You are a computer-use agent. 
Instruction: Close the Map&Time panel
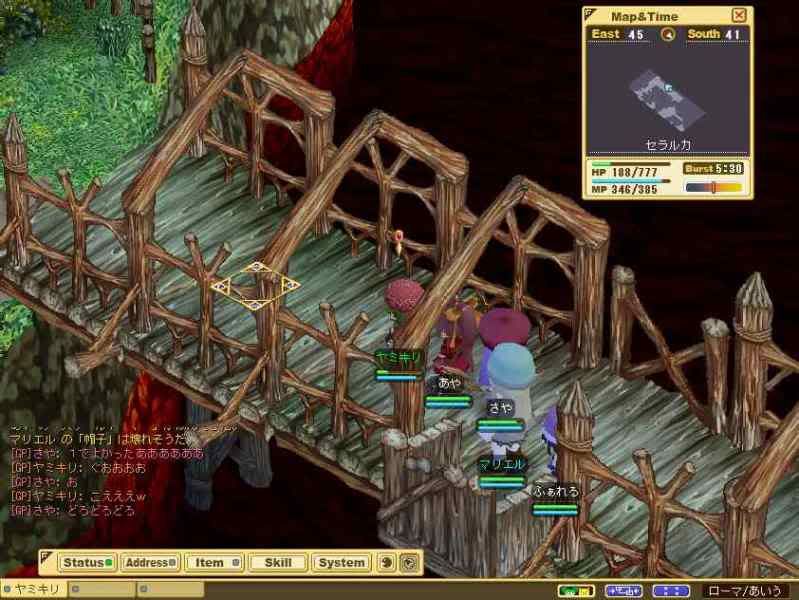(739, 15)
